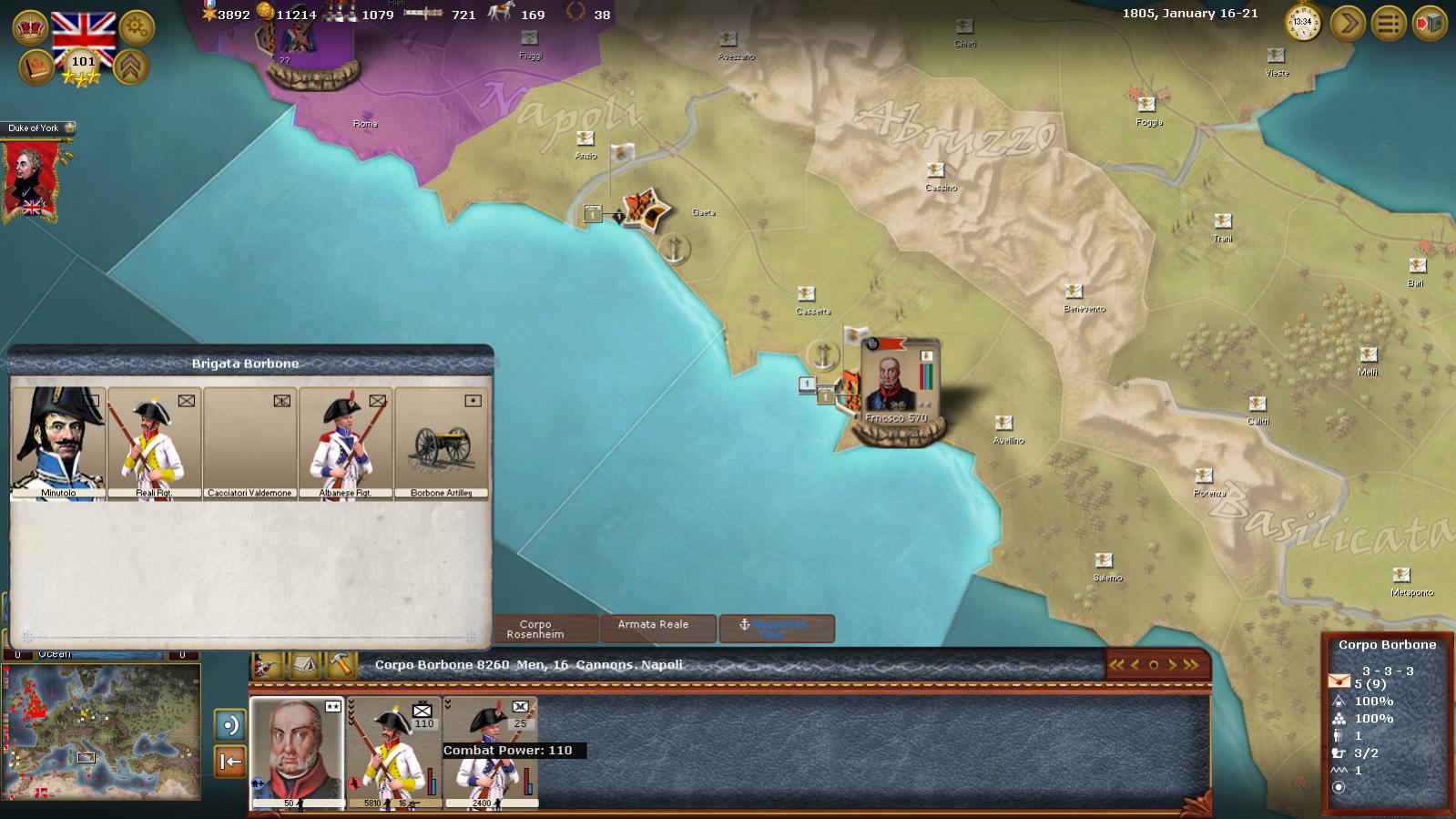This screenshot has width=1456, height=819.
Task: Pick the Borbone Artillery cannon card
Action: pos(441,443)
